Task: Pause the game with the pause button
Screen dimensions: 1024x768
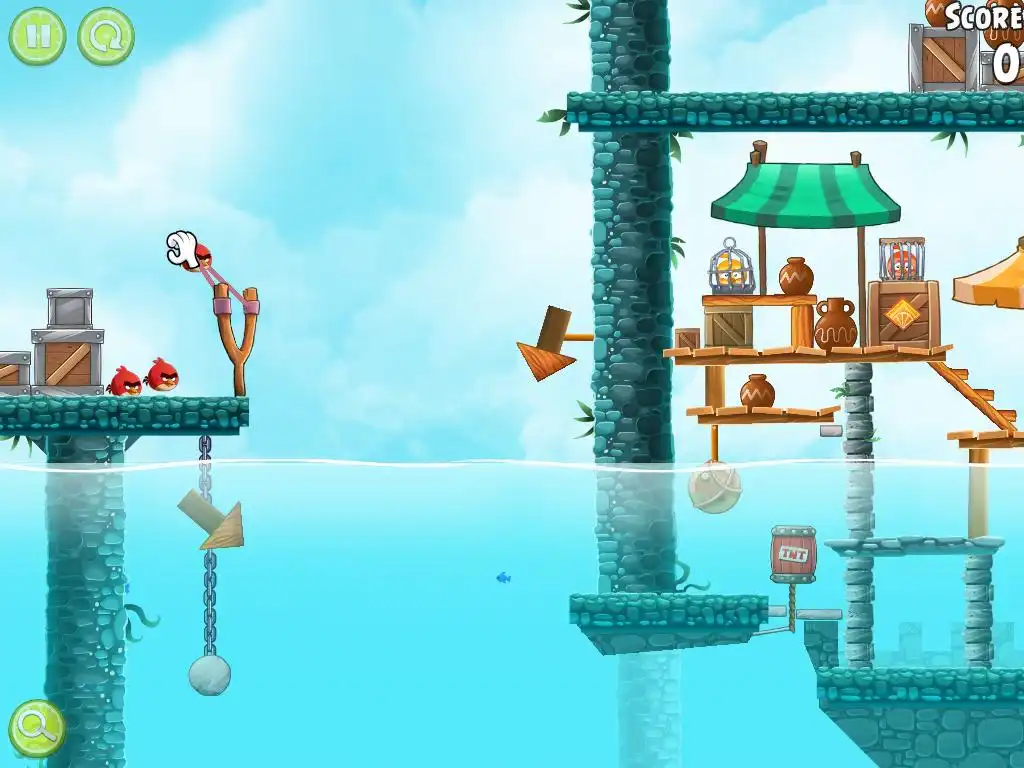Action: [37, 36]
